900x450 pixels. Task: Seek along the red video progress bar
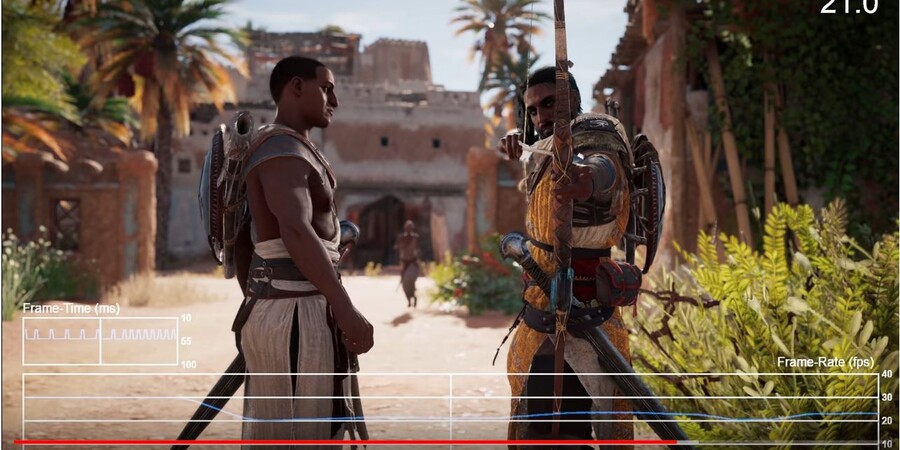350,442
